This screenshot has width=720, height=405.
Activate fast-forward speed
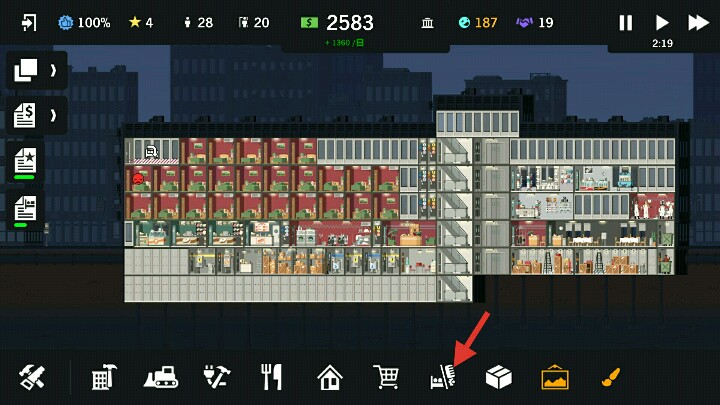698,22
